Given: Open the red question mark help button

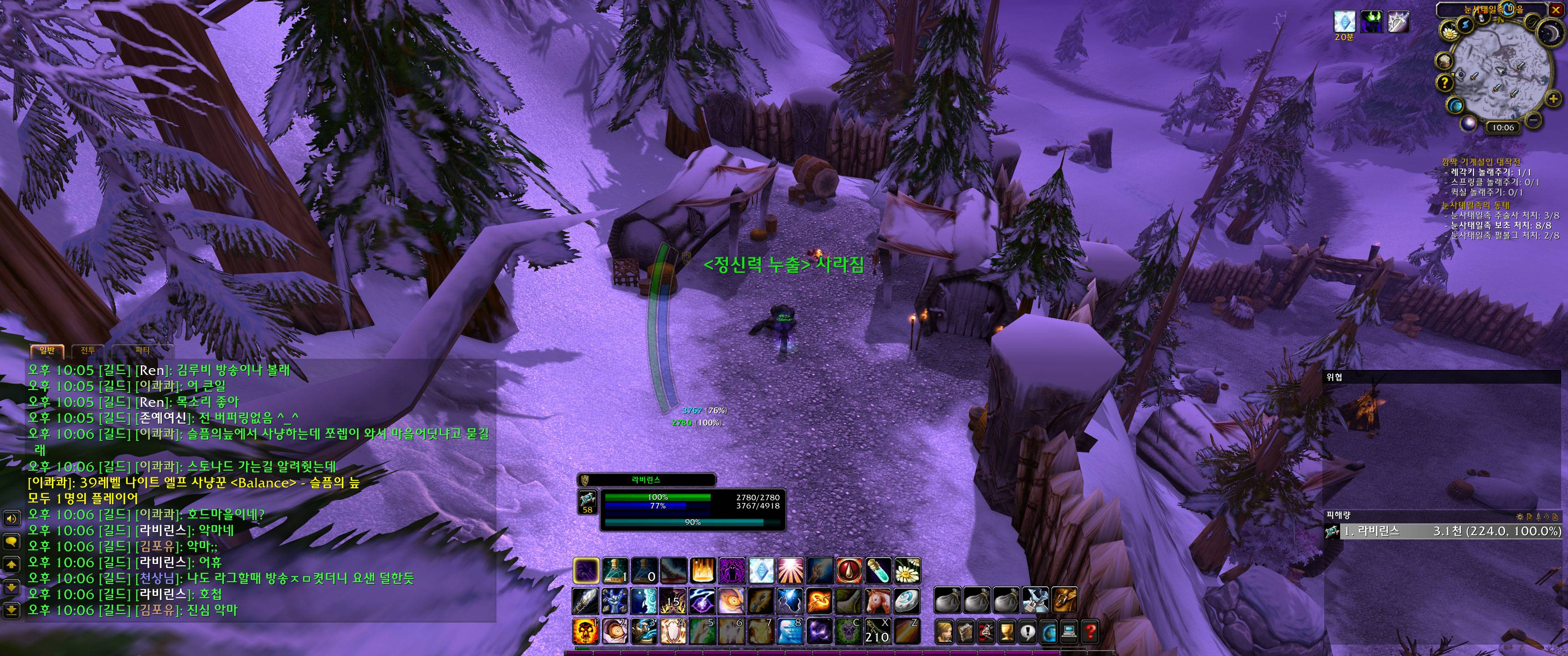Looking at the screenshot, I should point(1090,632).
